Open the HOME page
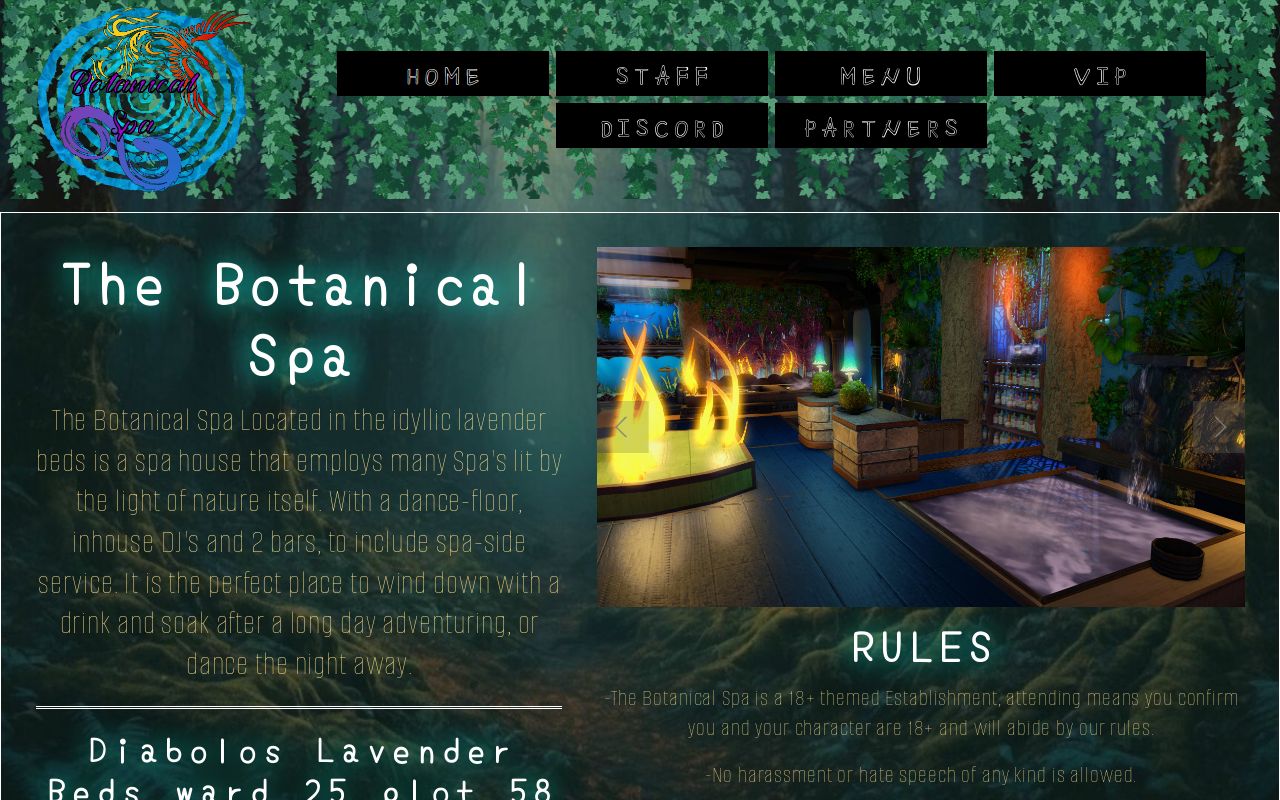 [x=444, y=73]
